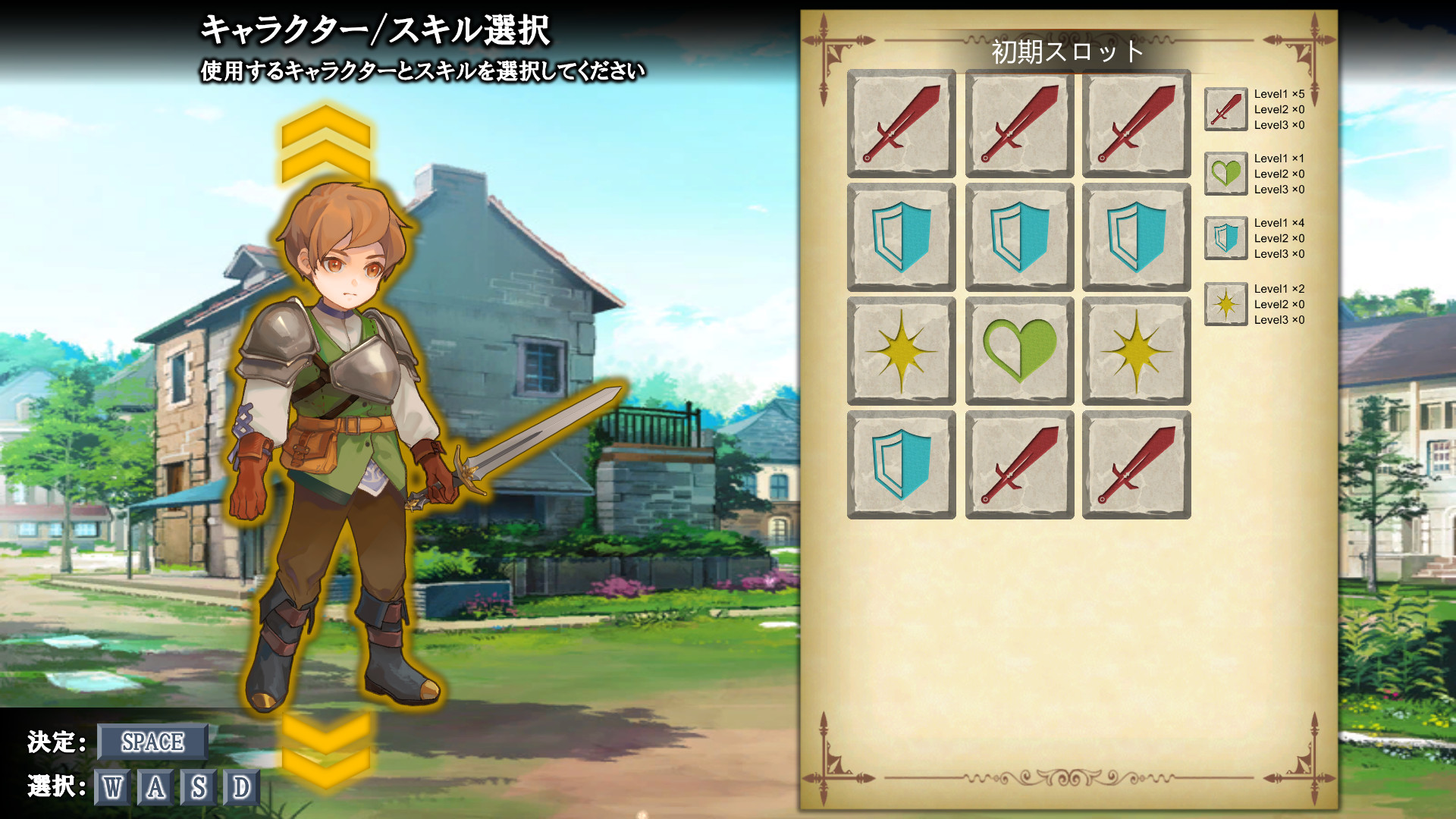Select the red sword skill in the top-left slot
Screen dimensions: 1456x819
901,124
